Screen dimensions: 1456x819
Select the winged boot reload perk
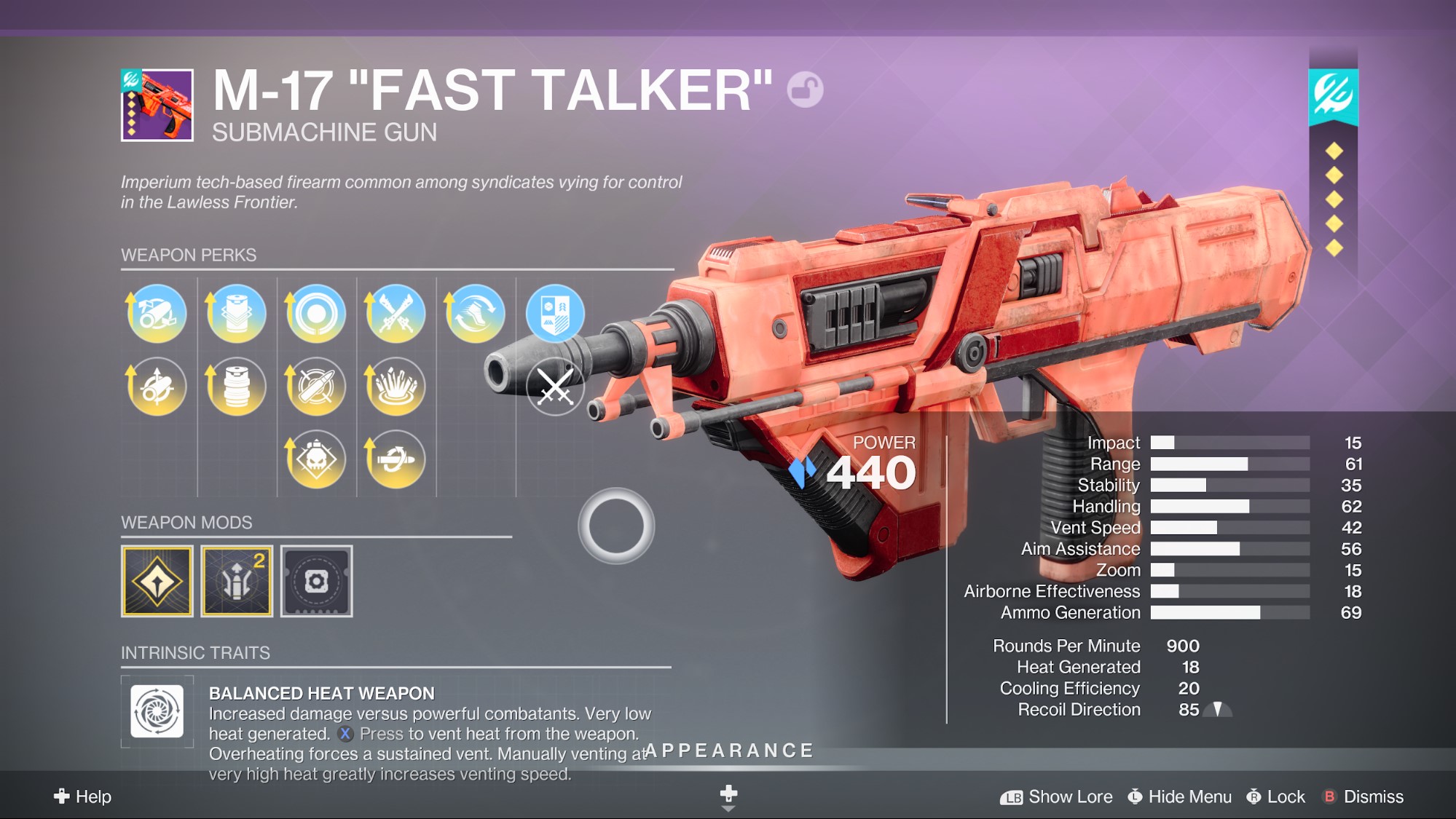(x=475, y=314)
